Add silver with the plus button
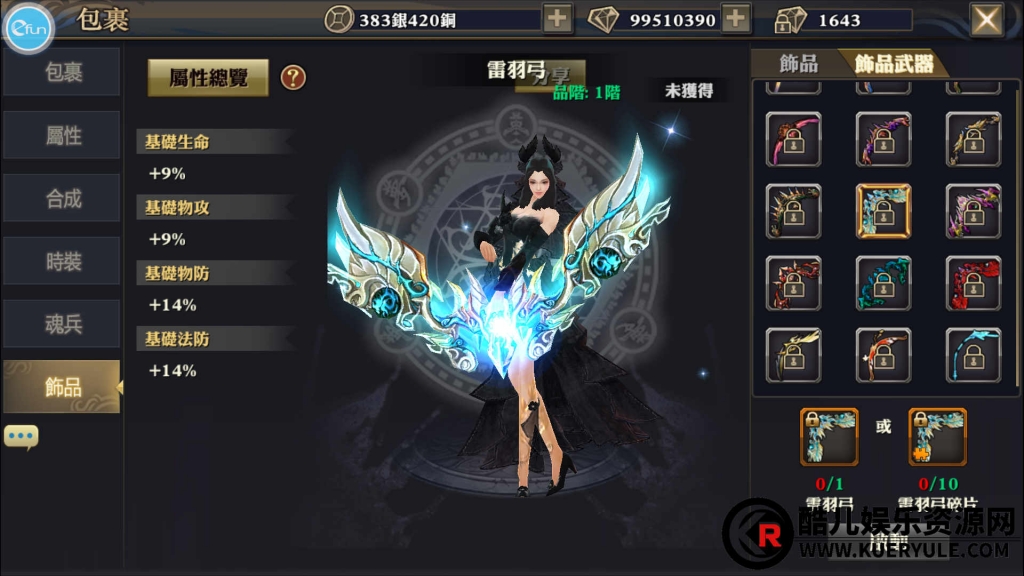 [x=557, y=19]
